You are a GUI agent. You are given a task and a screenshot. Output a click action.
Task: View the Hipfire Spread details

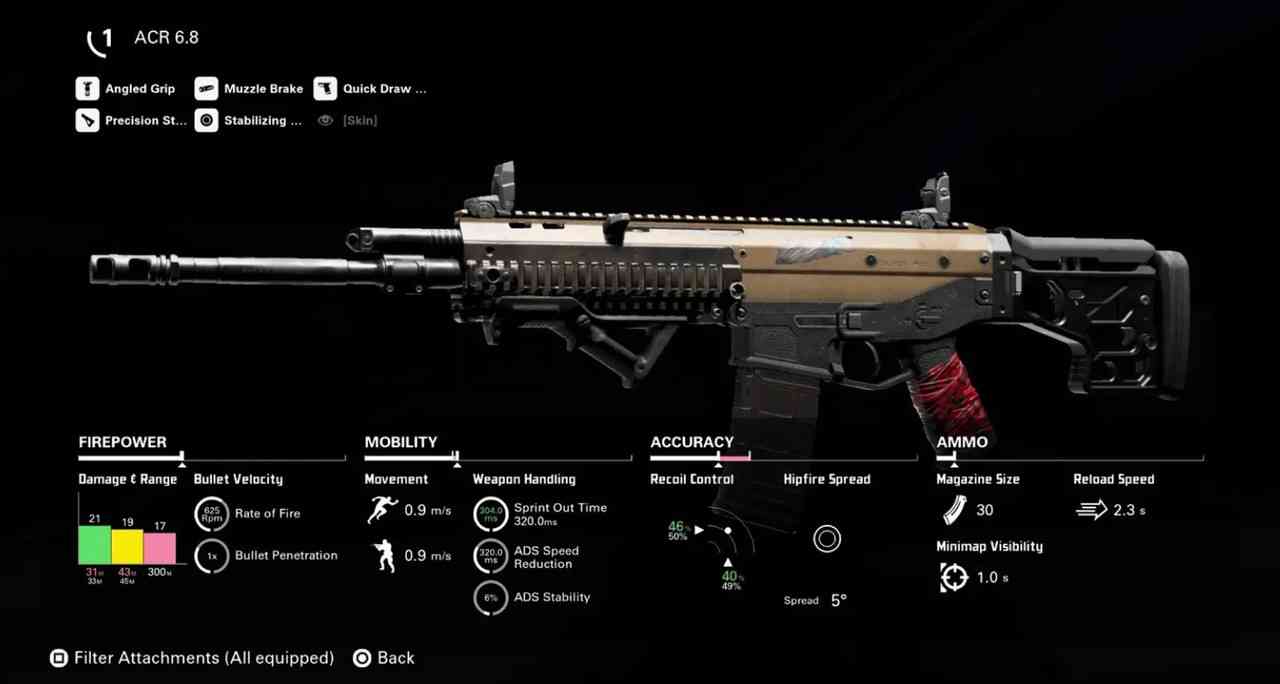(x=827, y=479)
